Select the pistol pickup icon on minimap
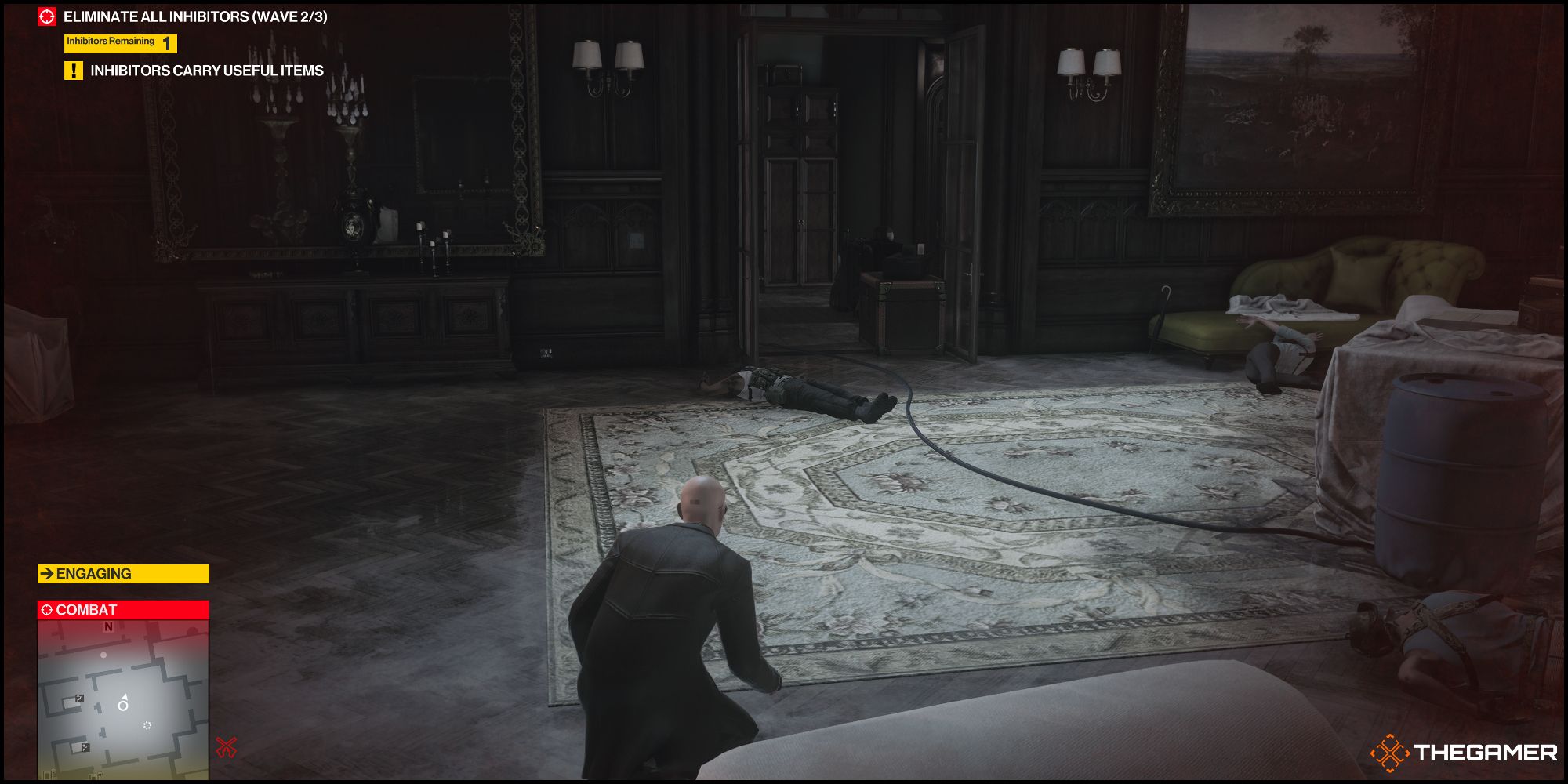The image size is (1568, 784). click(79, 698)
